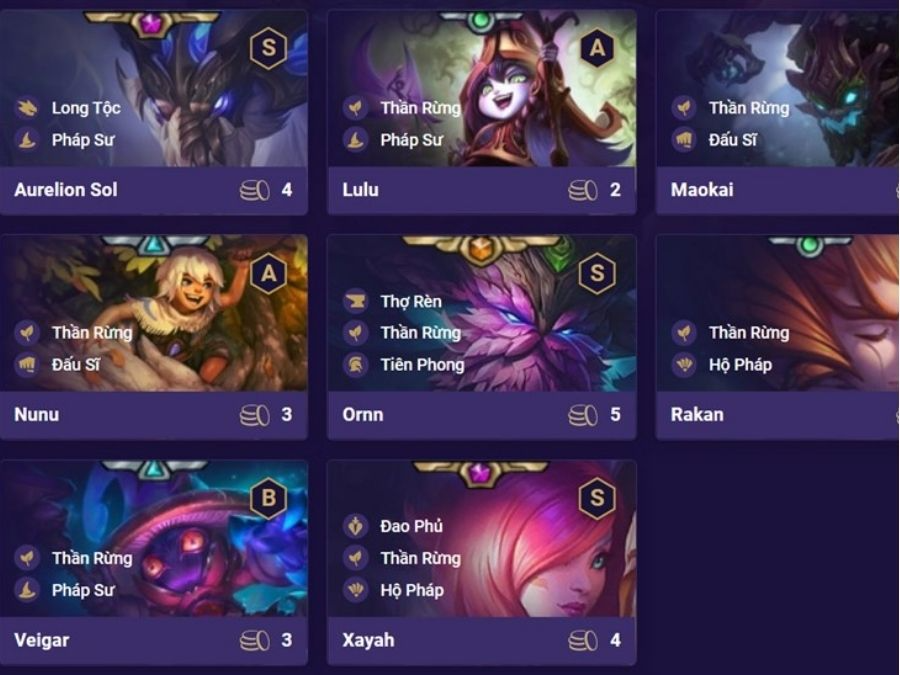Select the Thần Rừng trait on Nunu
This screenshot has height=675, width=900.
(x=91, y=333)
